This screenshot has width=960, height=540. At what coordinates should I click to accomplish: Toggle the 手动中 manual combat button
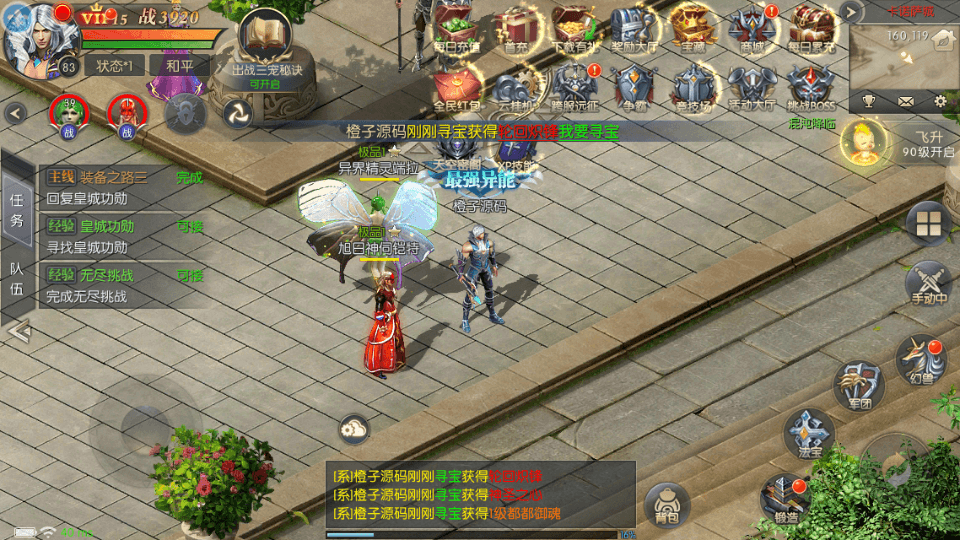928,284
